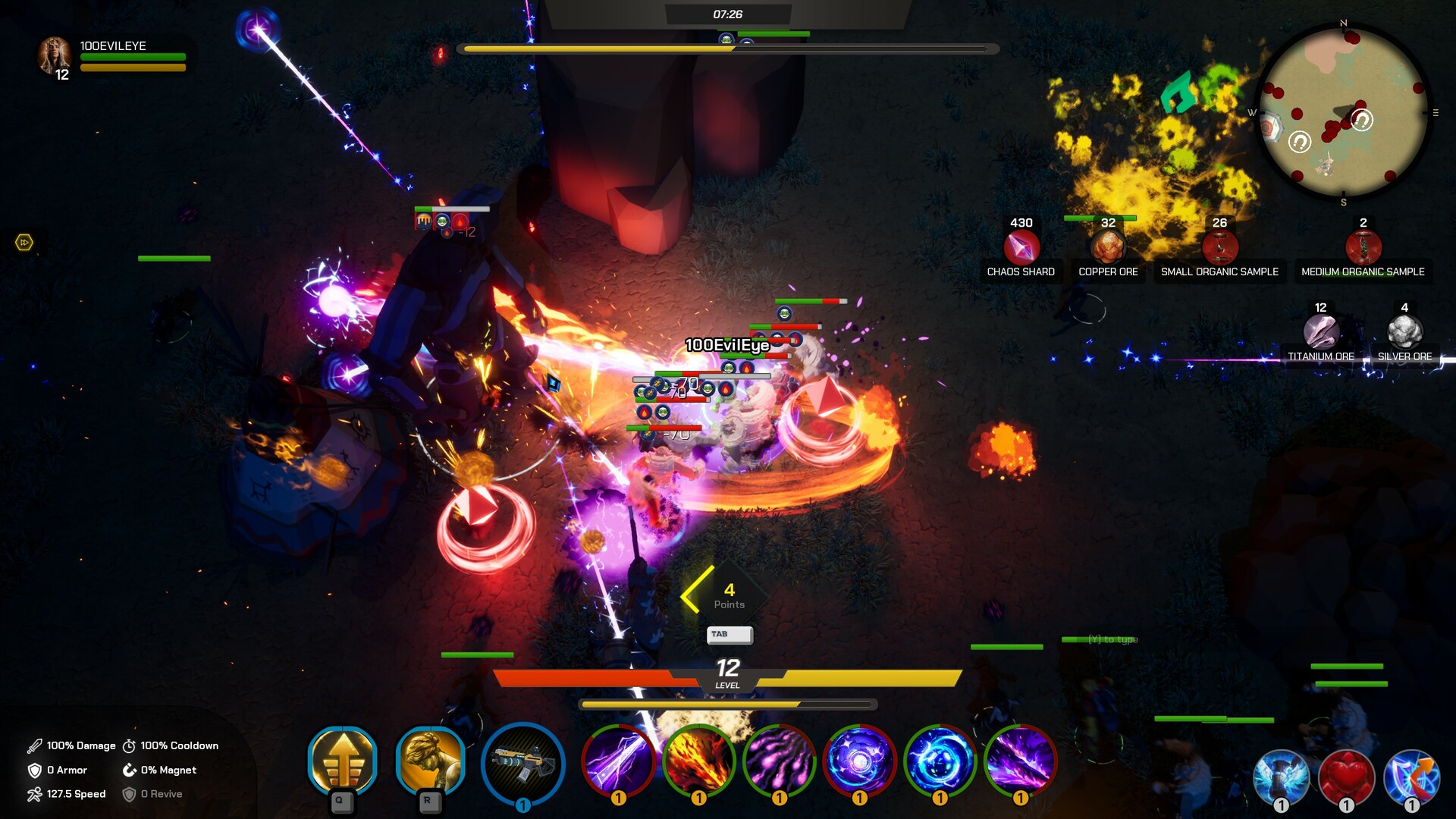Open chat via the [Y] to type prompt

[x=1112, y=640]
